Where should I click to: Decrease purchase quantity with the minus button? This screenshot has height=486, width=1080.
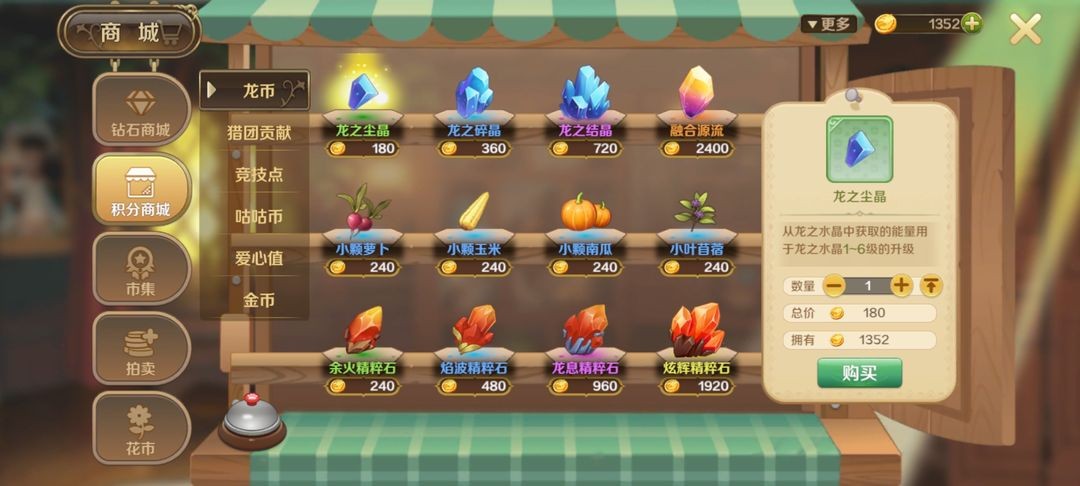(834, 286)
